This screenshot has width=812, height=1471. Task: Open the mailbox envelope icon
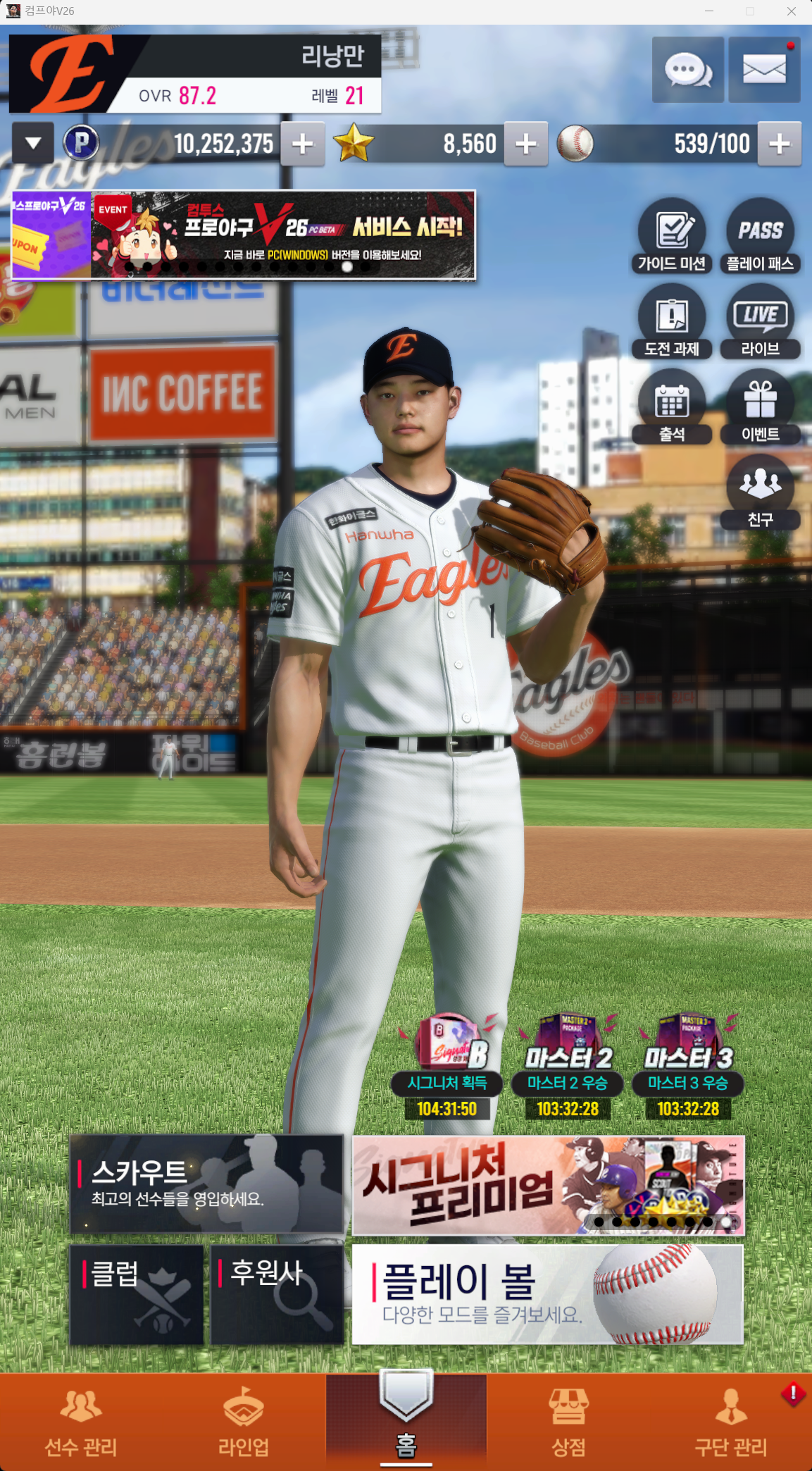[x=764, y=70]
